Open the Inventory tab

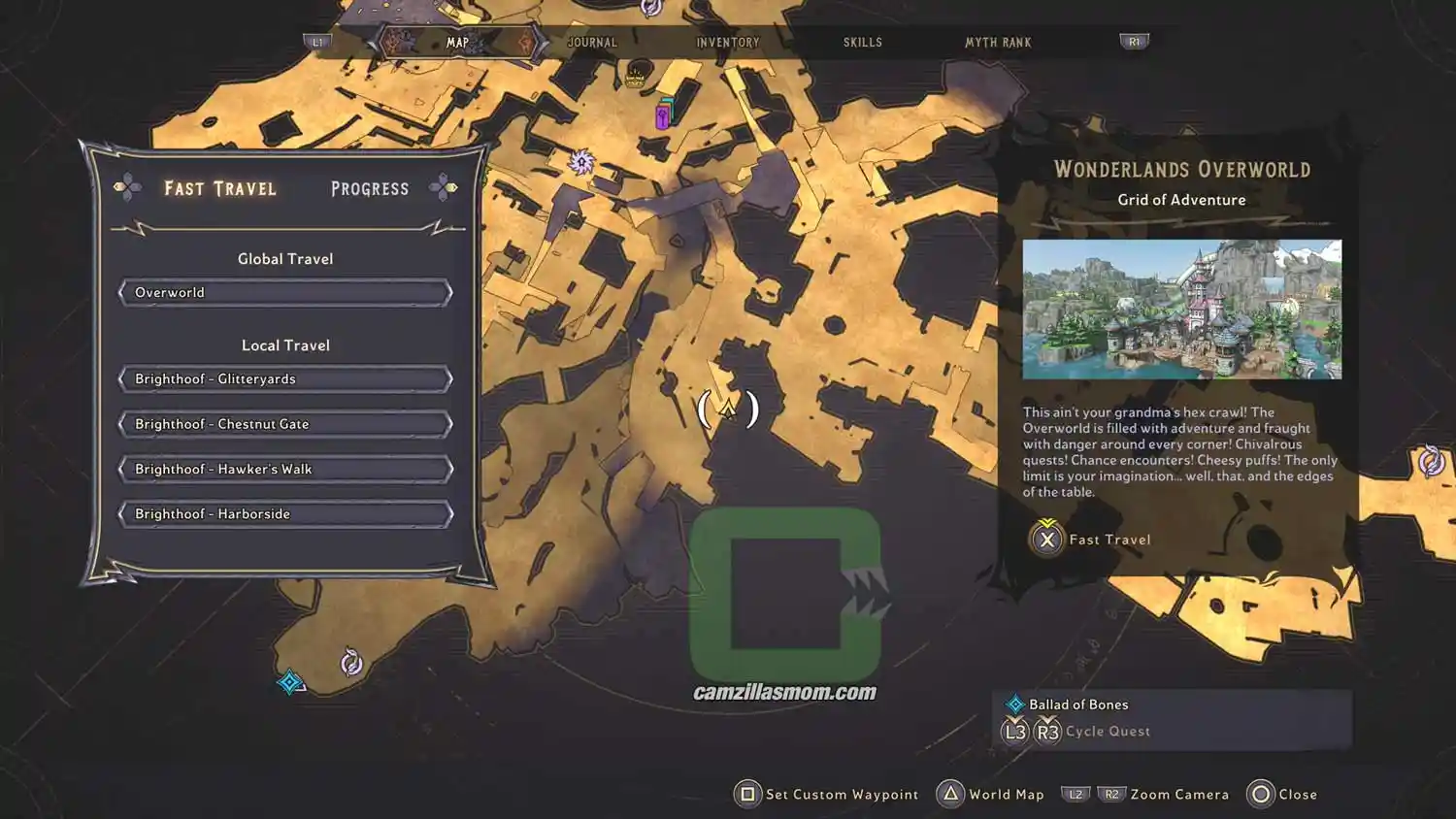(727, 43)
